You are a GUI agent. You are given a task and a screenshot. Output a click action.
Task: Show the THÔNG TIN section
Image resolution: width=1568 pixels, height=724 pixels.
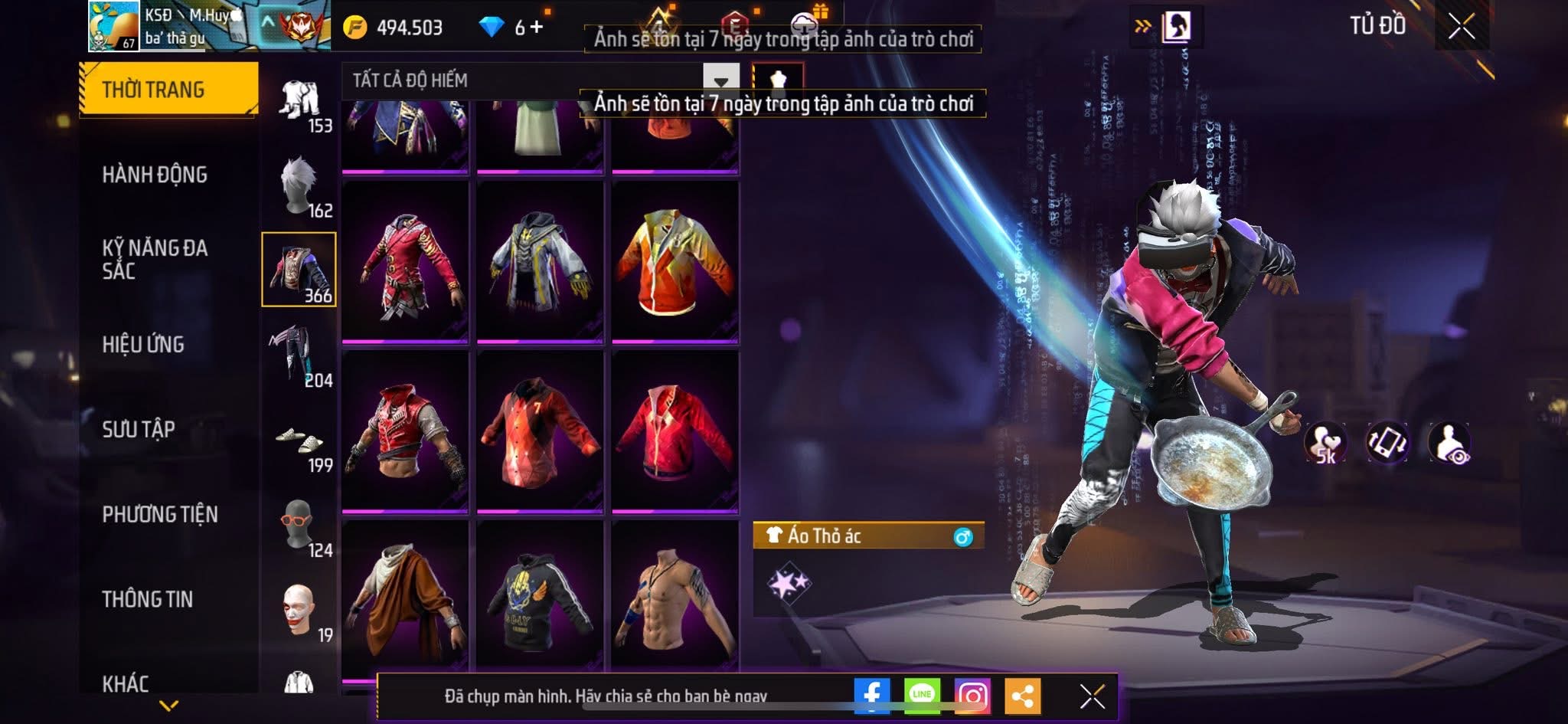coord(148,599)
